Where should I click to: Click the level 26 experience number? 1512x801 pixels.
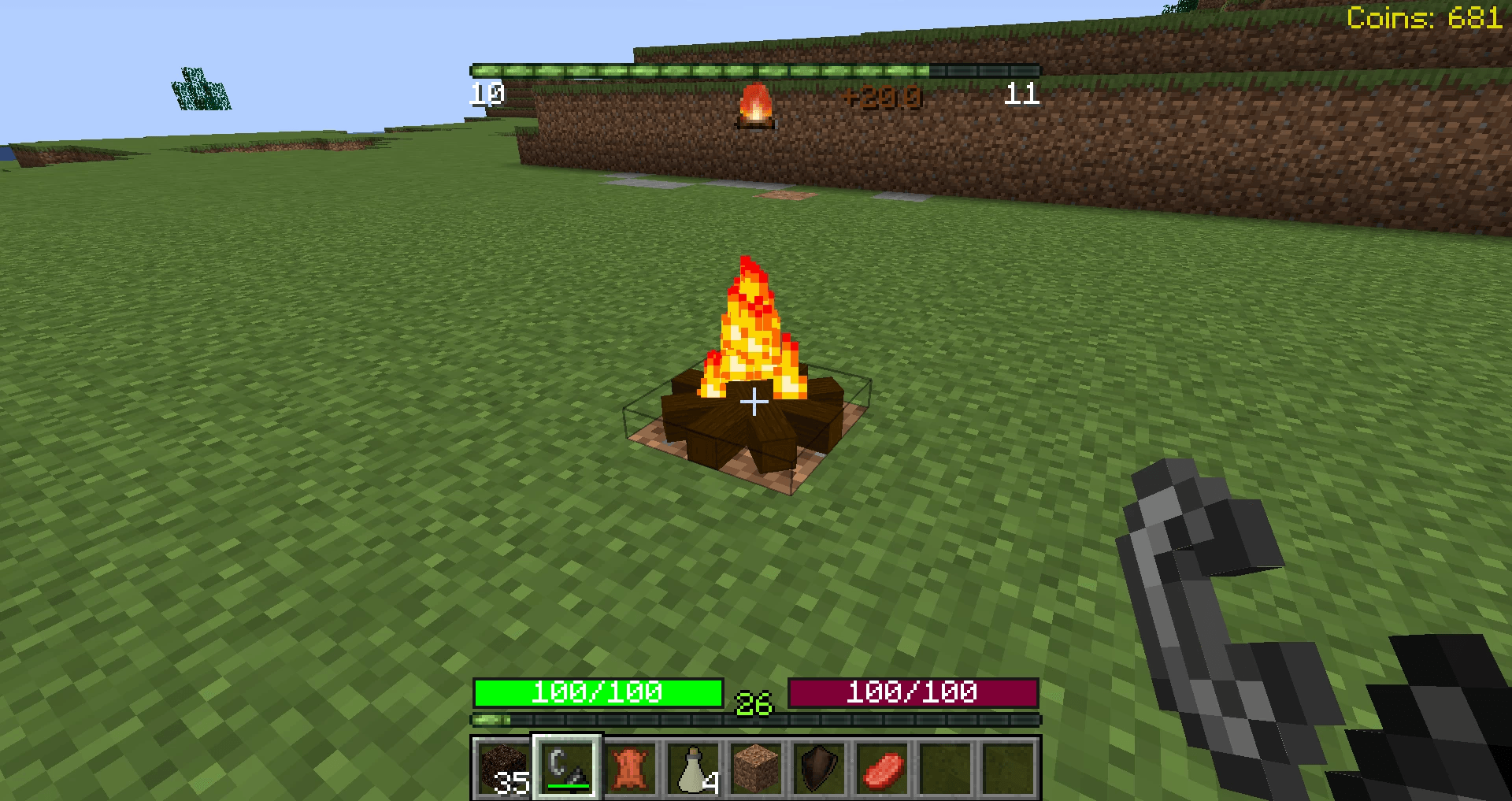pyautogui.click(x=752, y=701)
